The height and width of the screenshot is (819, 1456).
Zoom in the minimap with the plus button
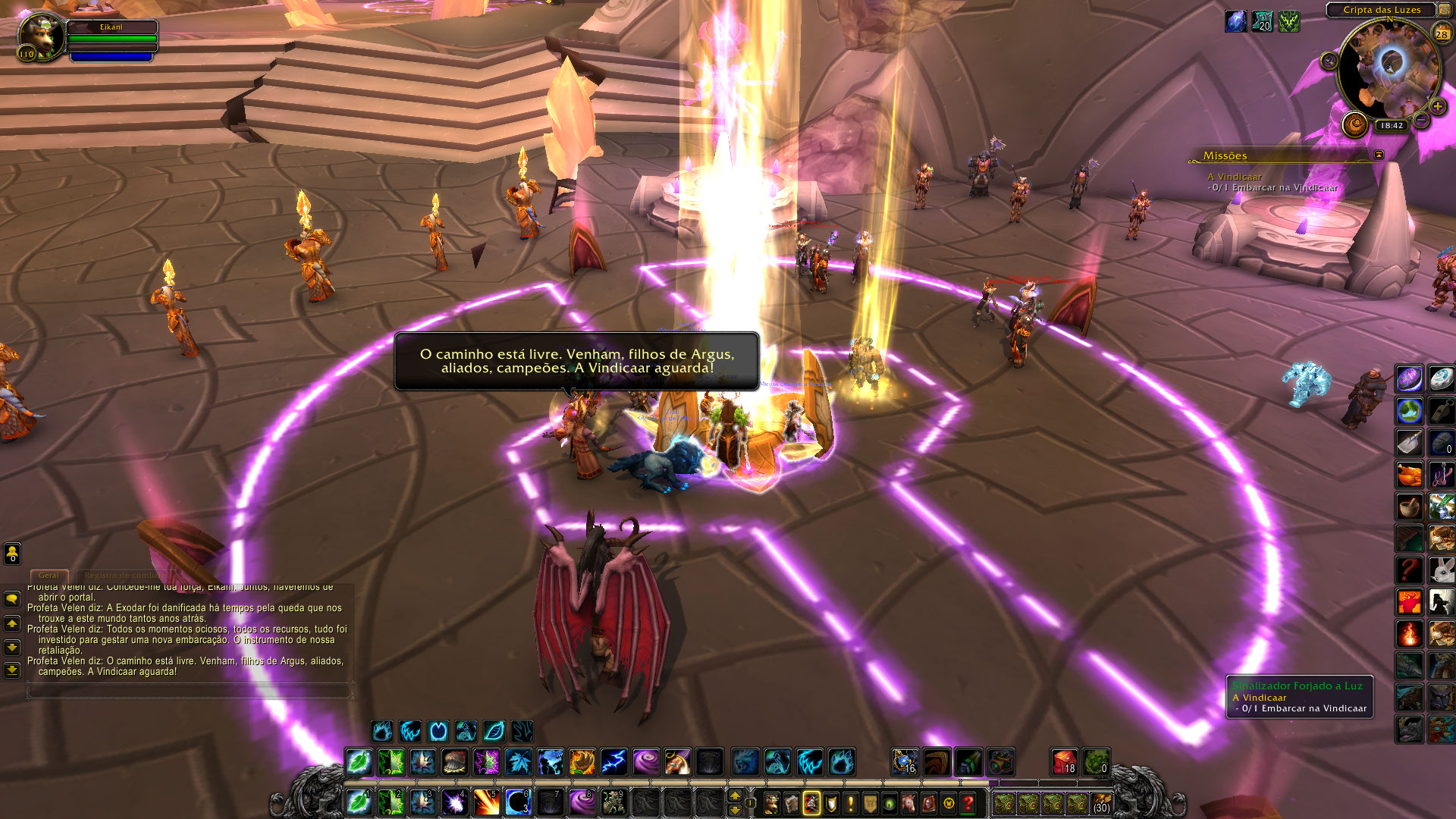click(x=1437, y=107)
